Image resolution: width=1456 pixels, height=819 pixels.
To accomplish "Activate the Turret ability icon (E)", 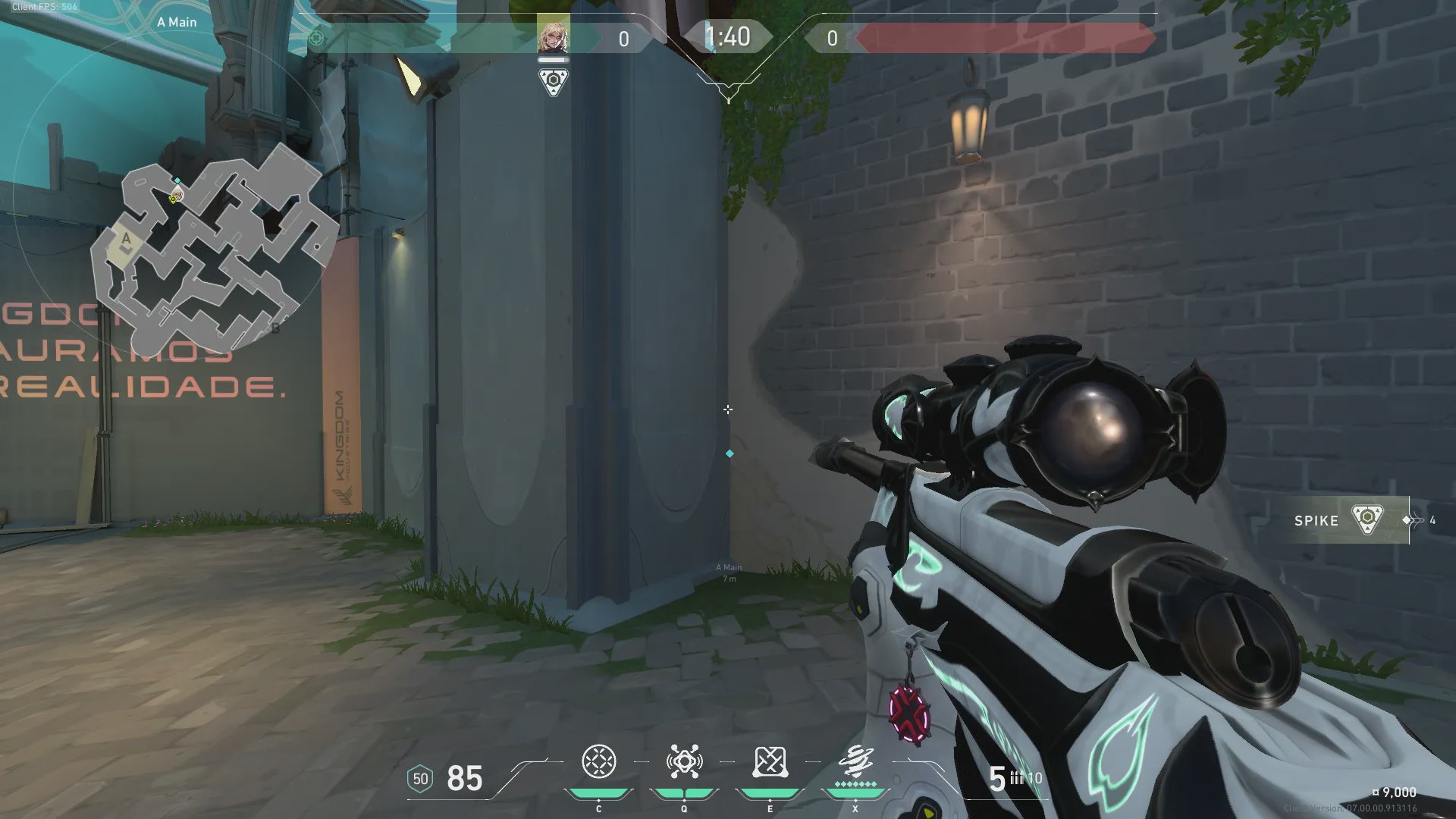I will (x=770, y=762).
